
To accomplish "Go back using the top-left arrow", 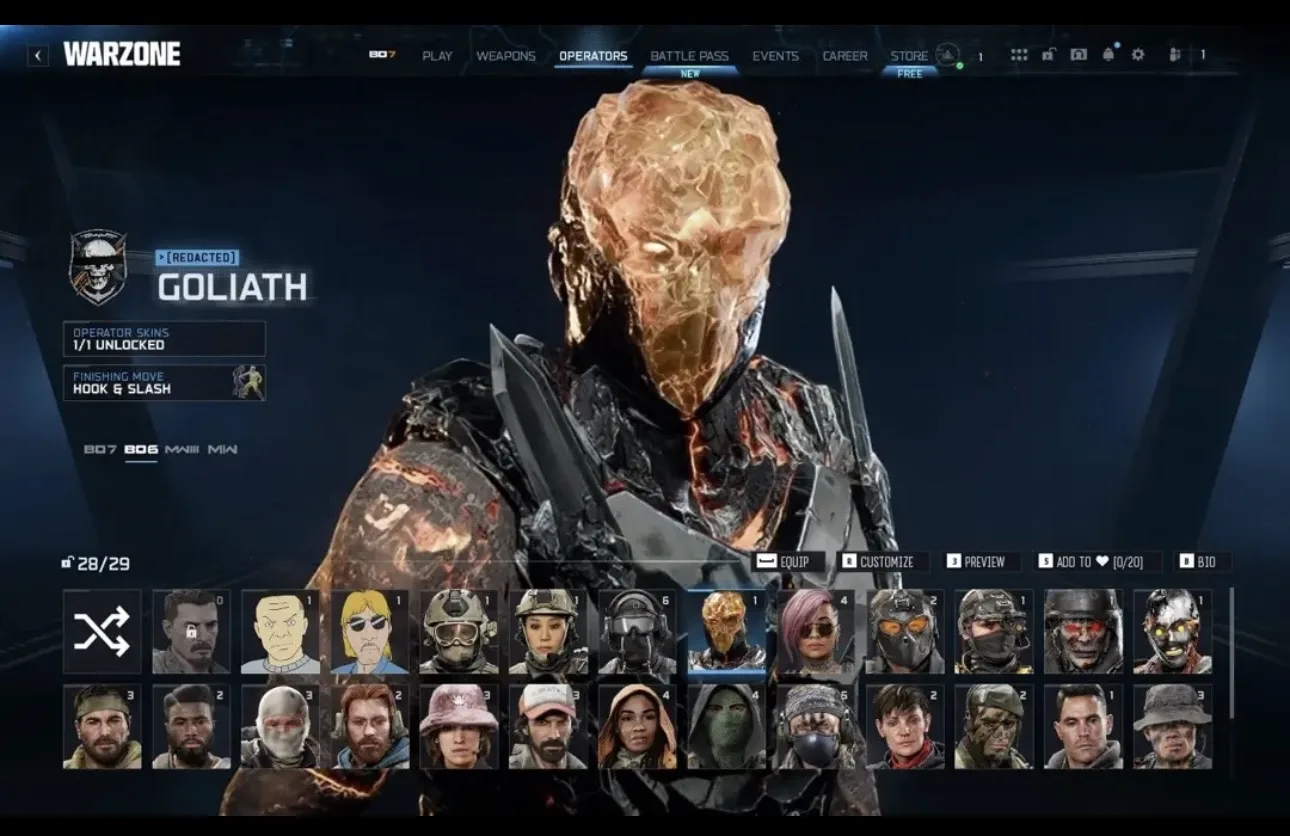I will pyautogui.click(x=38, y=56).
